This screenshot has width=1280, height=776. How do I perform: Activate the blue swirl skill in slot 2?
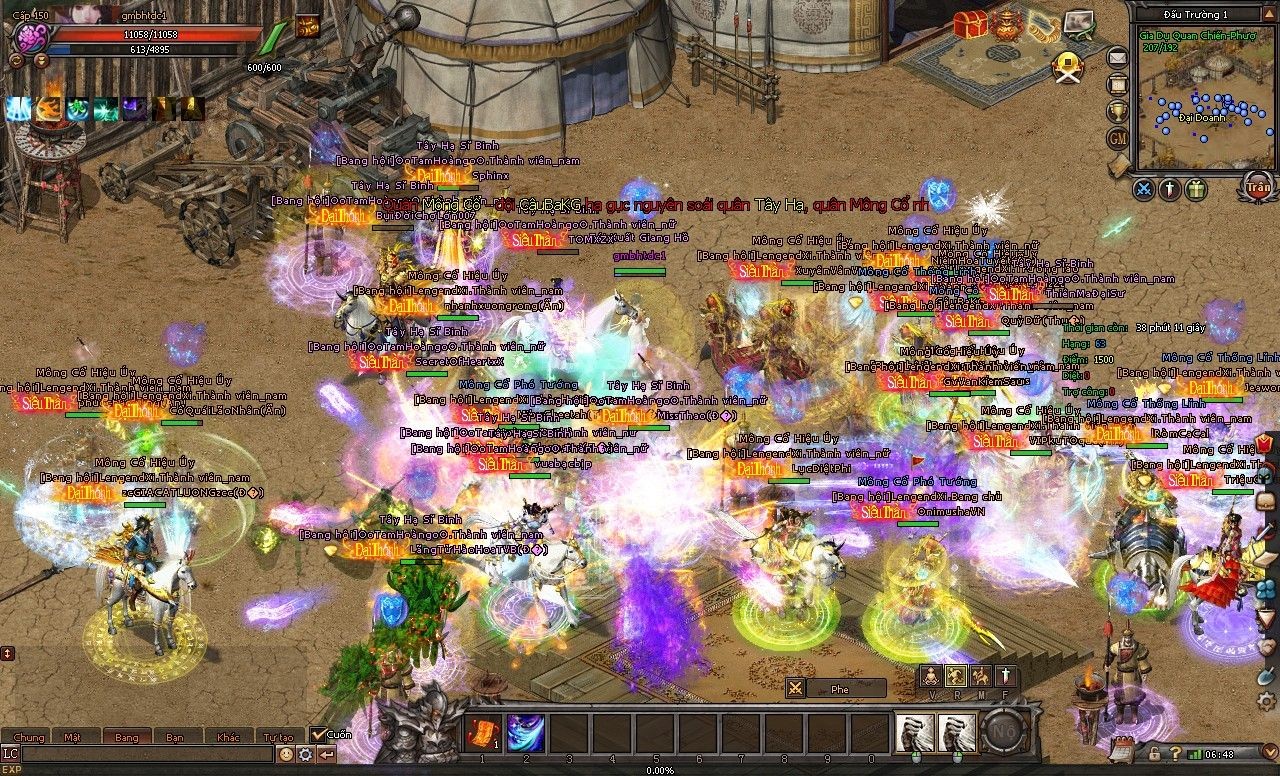coord(524,733)
